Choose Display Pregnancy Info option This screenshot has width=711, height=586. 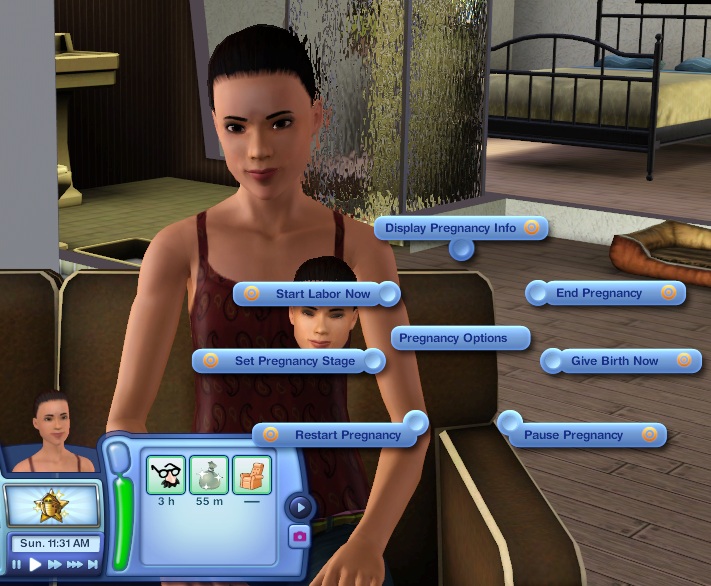[451, 228]
